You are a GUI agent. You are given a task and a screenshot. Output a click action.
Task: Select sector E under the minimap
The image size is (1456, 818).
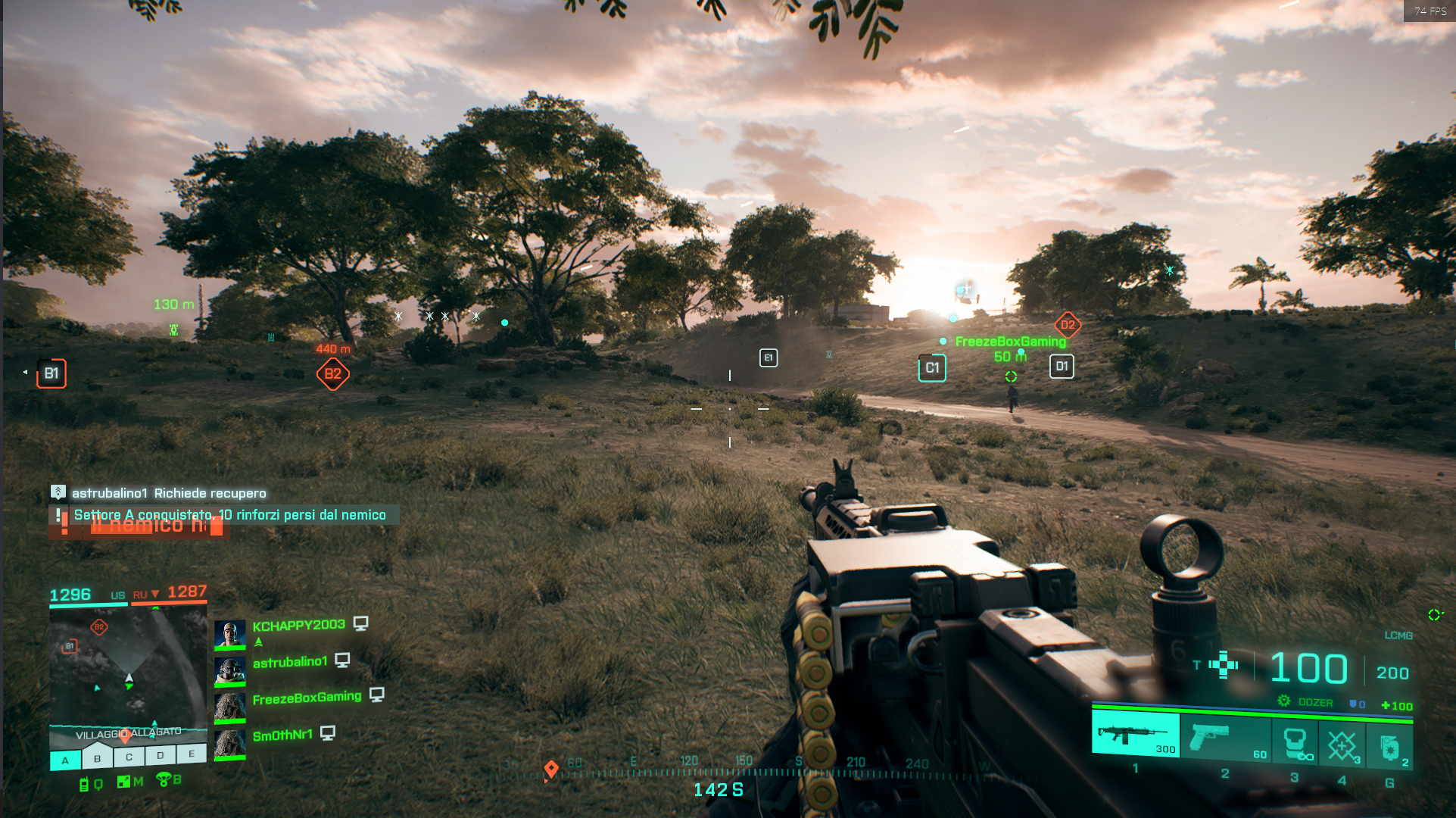click(x=192, y=754)
